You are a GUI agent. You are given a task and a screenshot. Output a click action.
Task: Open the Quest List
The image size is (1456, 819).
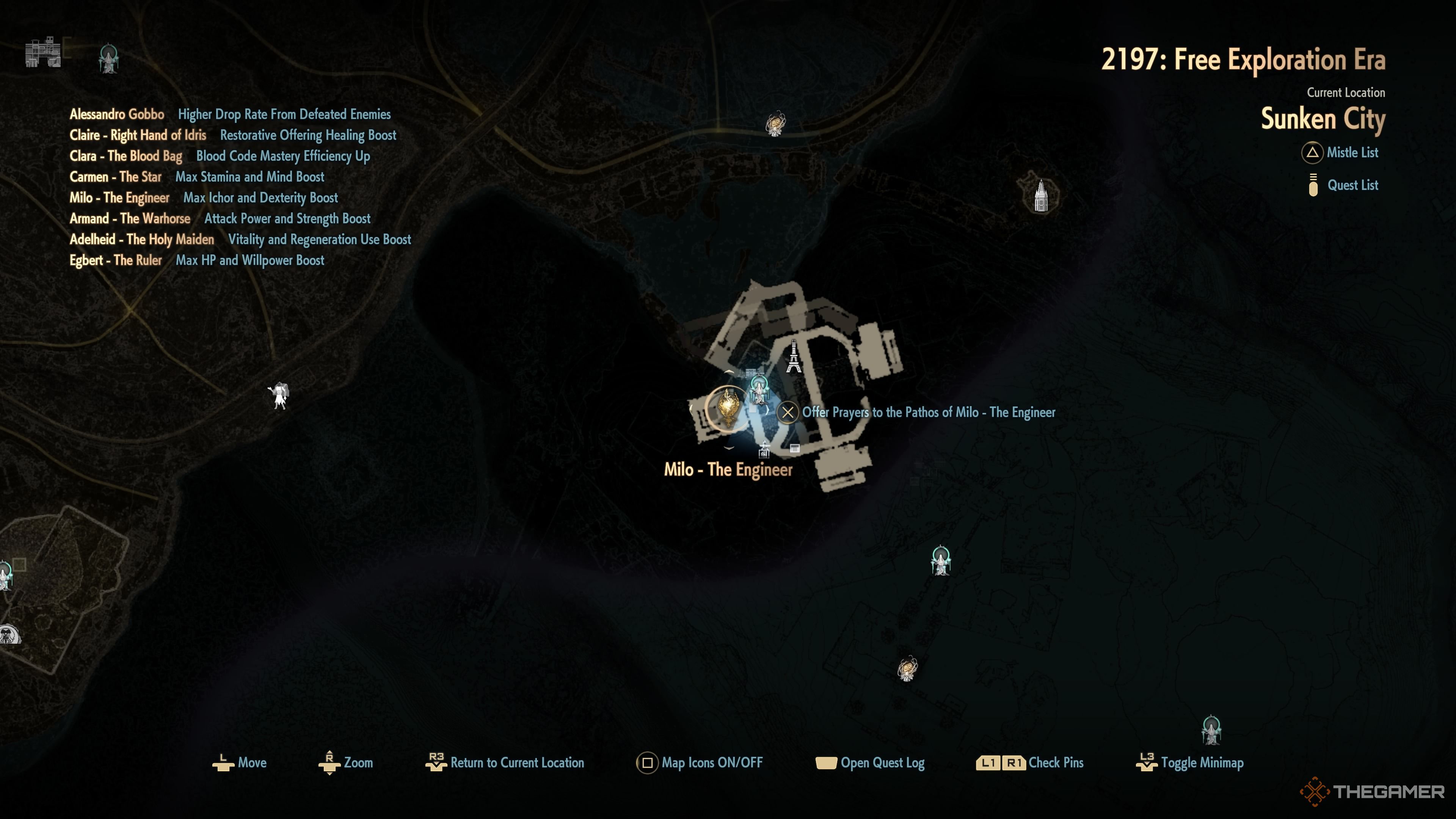point(1352,185)
